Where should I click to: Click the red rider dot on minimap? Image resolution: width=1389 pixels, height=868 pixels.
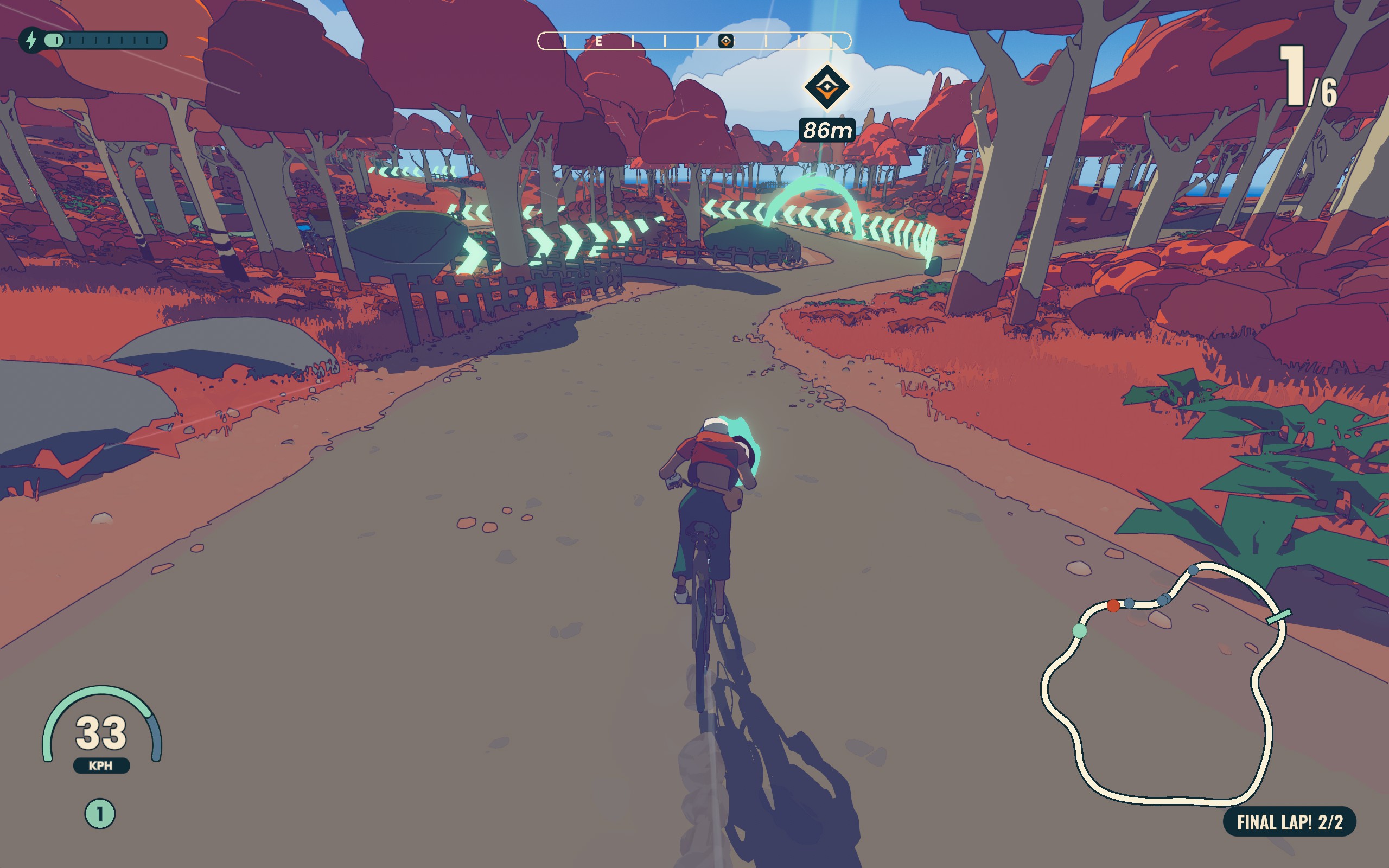[1113, 605]
